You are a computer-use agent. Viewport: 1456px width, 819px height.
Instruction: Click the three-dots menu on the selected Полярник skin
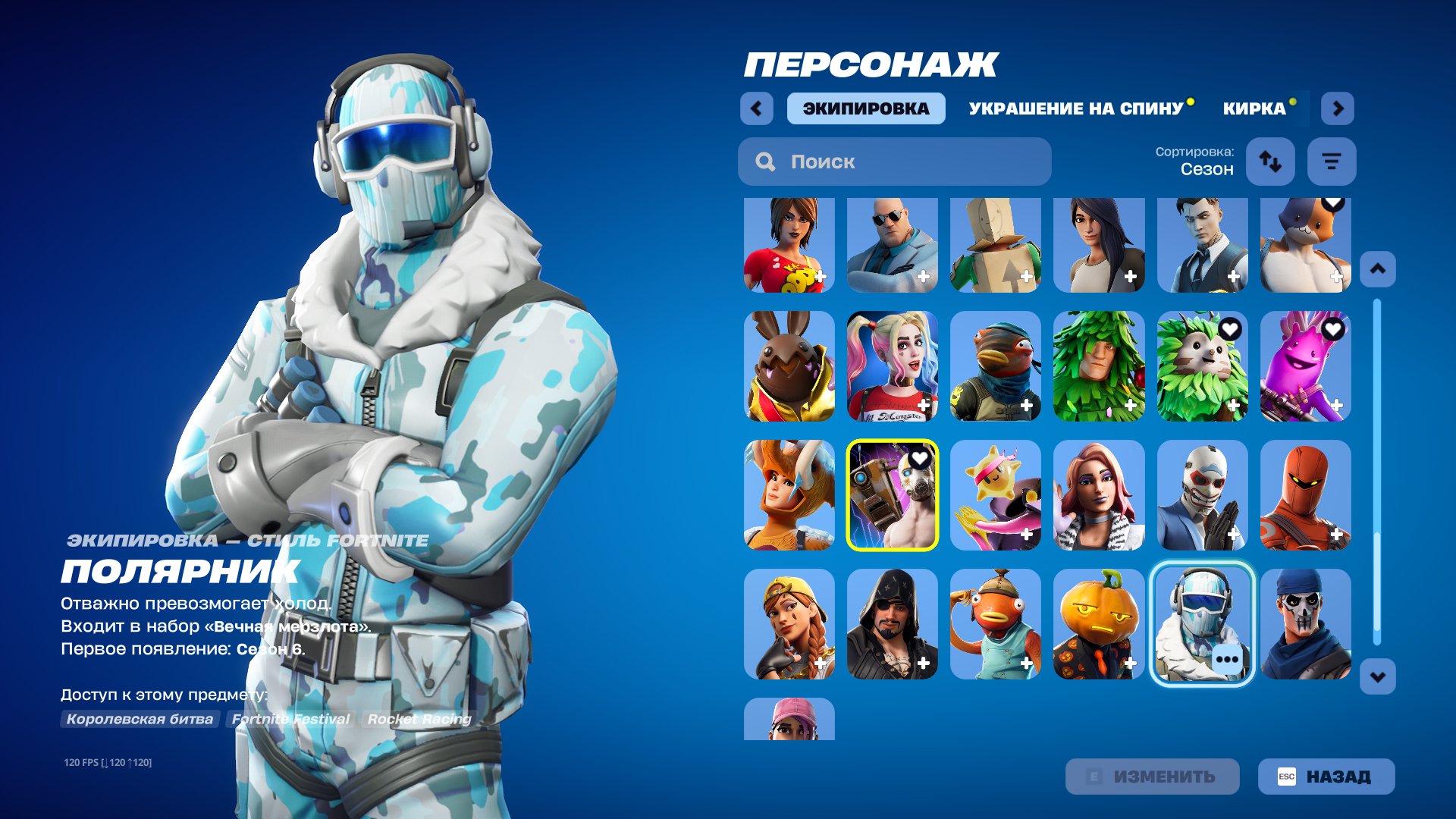(1228, 659)
